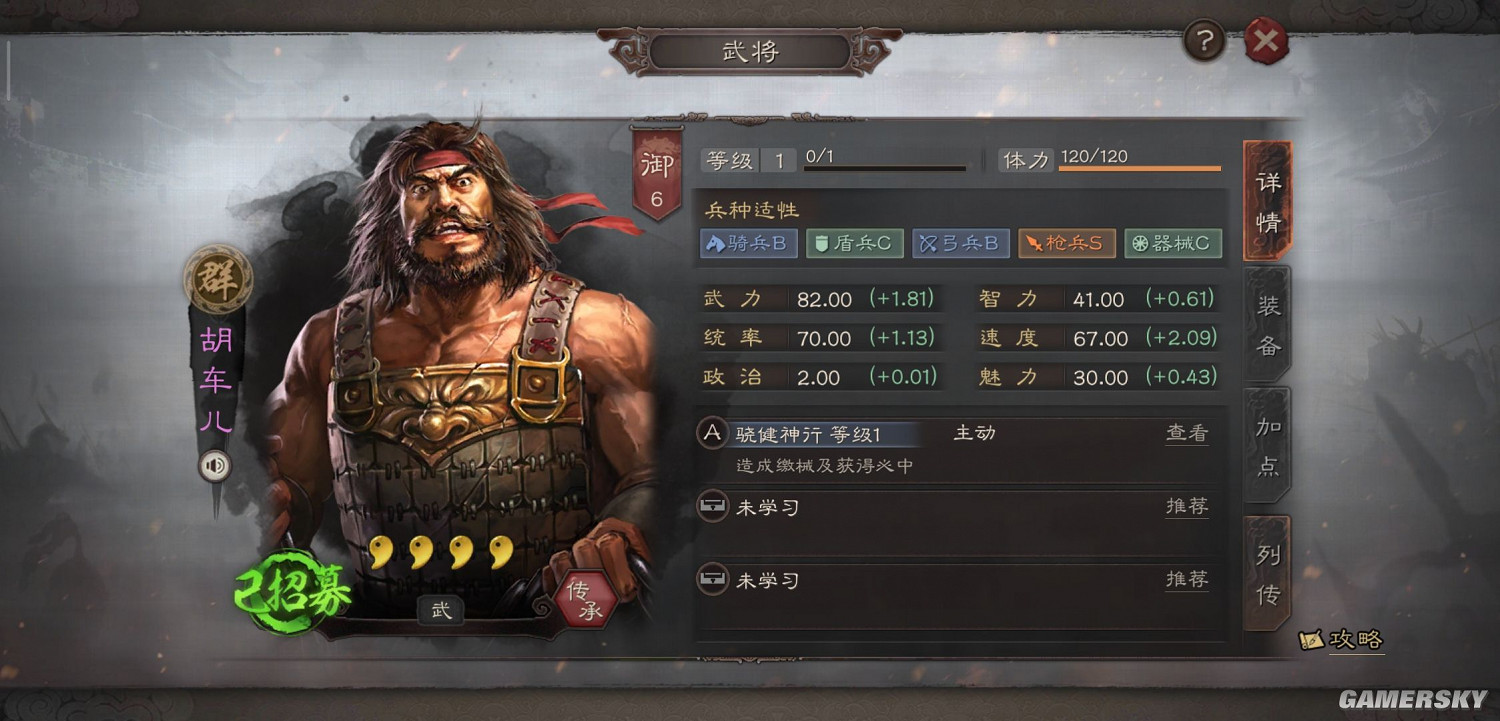Screen dimensions: 1500x721
Task: Select the 器械C siege machine icon
Action: 1173,243
